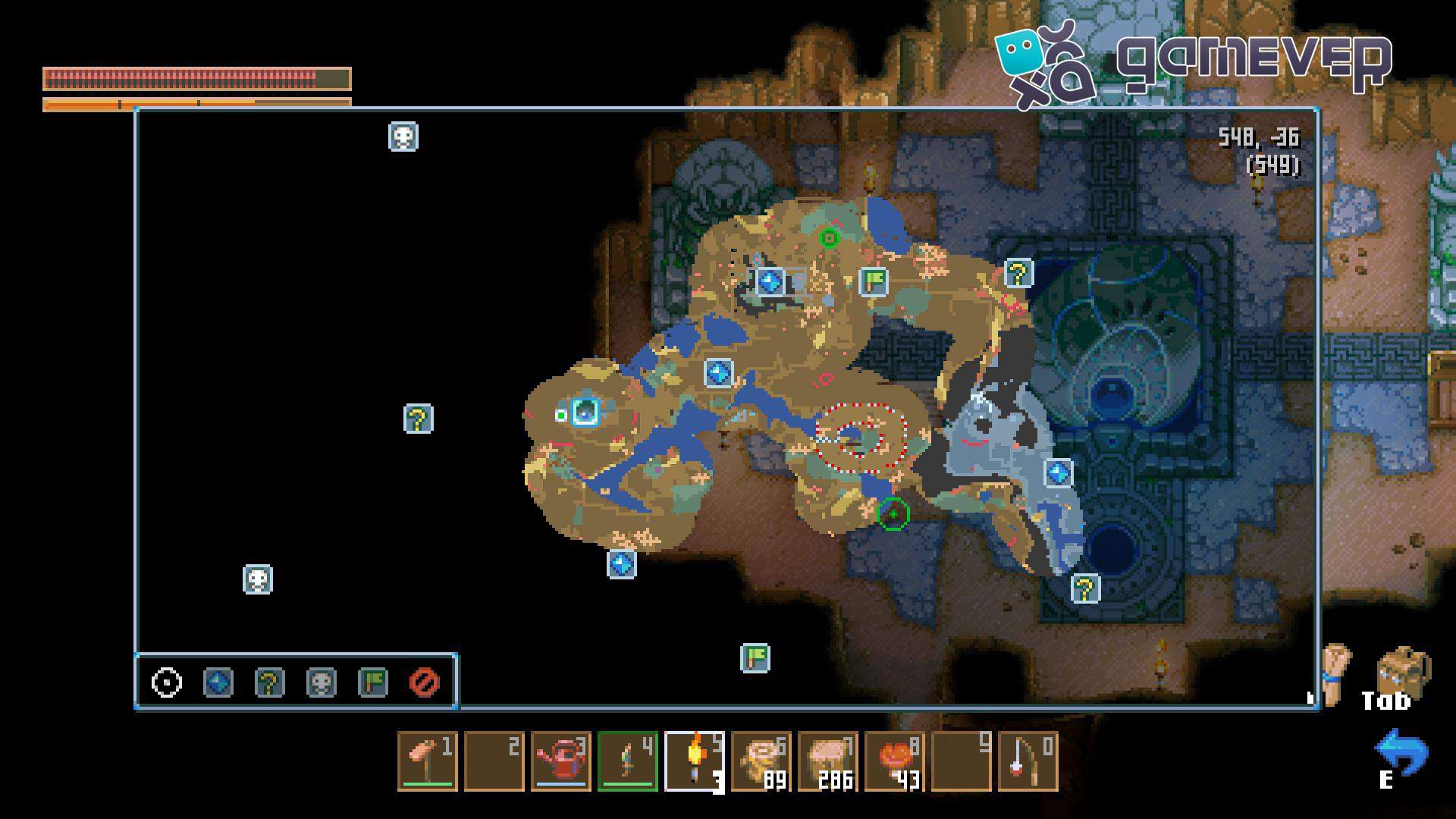Select the item stack of 286
Image resolution: width=1456 pixels, height=819 pixels.
point(828,761)
